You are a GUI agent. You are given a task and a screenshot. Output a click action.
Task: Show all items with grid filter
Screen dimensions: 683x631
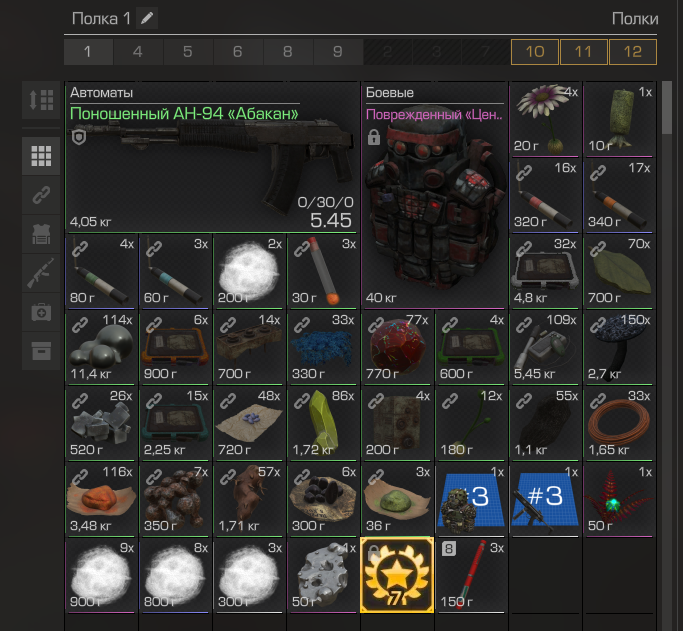coord(41,156)
